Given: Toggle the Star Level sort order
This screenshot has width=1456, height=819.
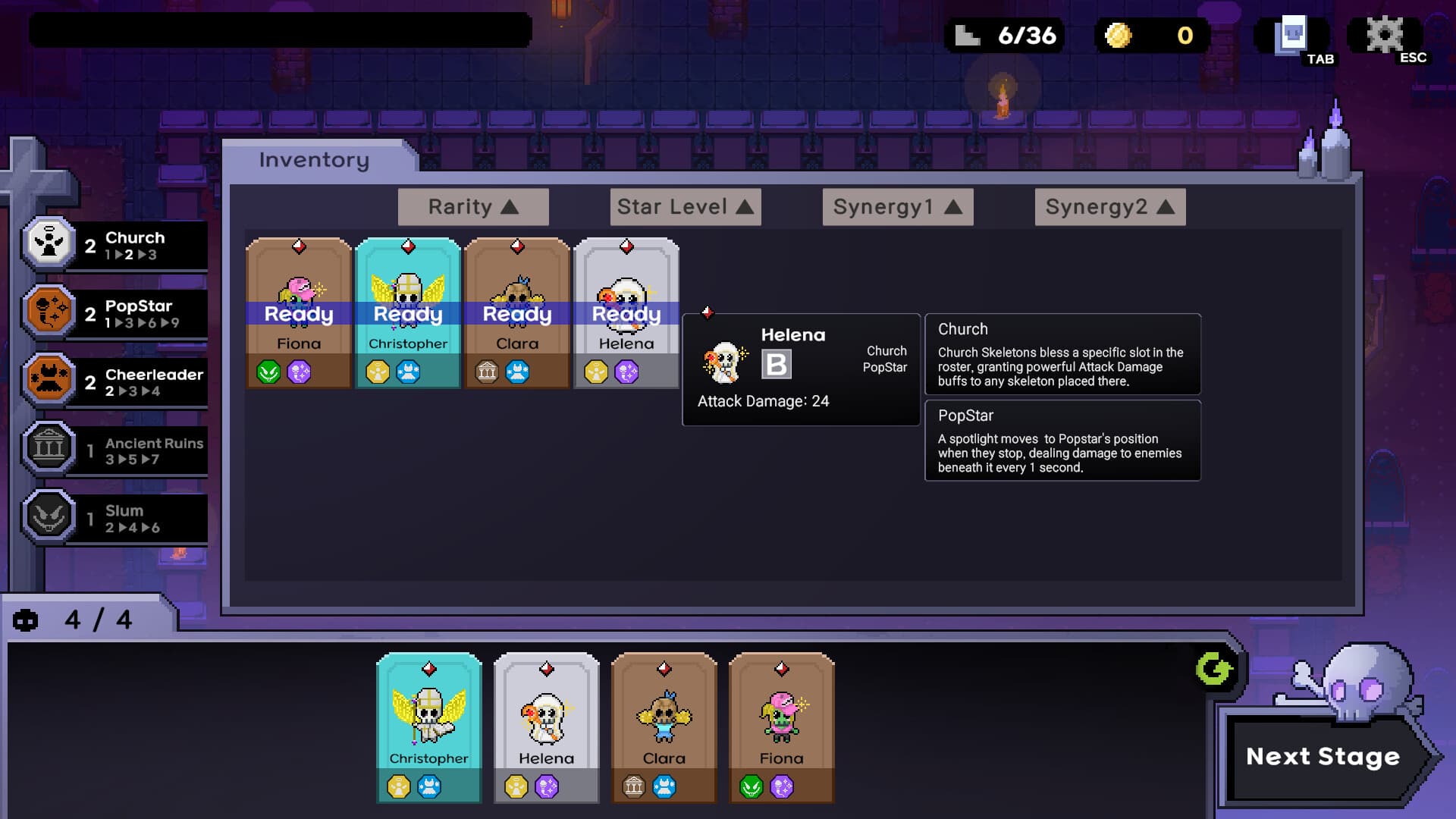Looking at the screenshot, I should 685,206.
